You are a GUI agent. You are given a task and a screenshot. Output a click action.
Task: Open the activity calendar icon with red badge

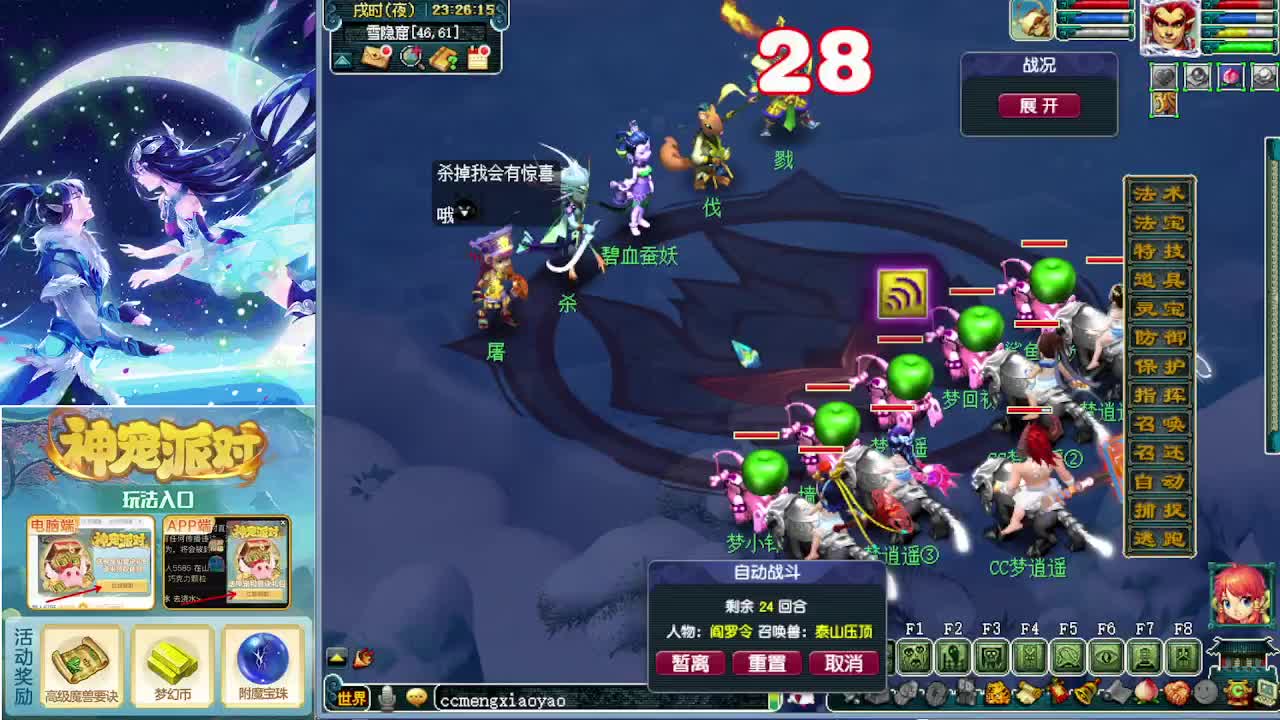tap(480, 56)
